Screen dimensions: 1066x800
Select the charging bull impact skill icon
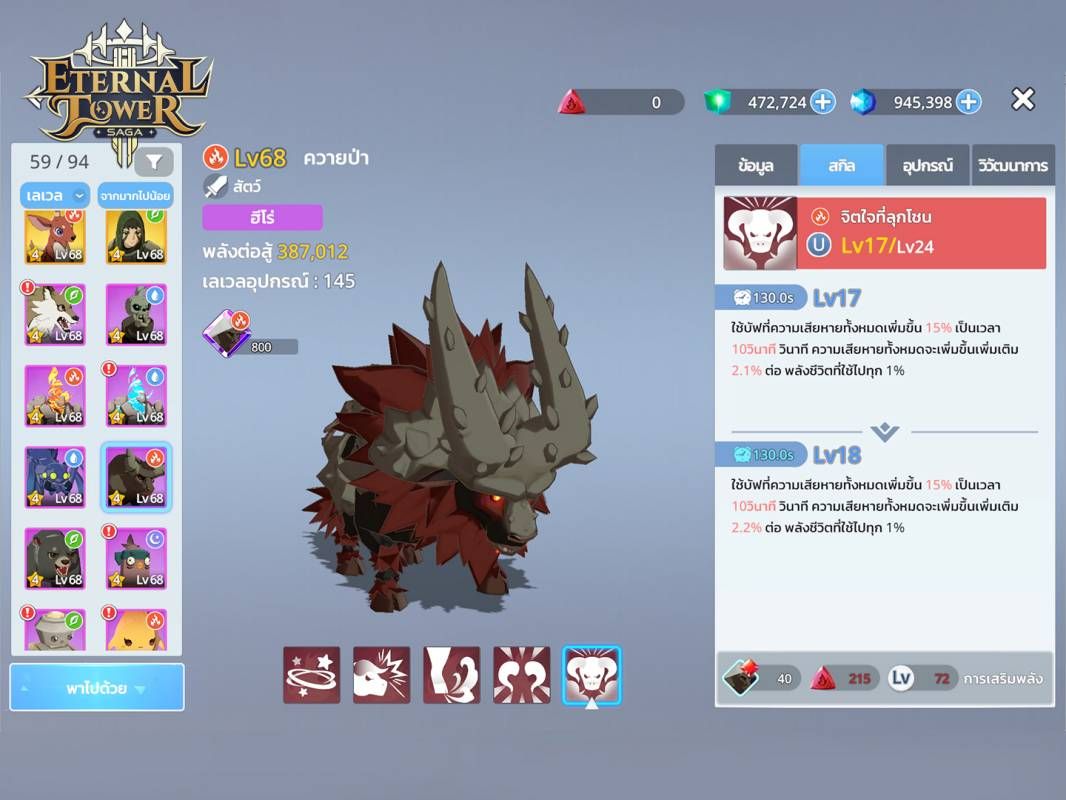pyautogui.click(x=381, y=674)
